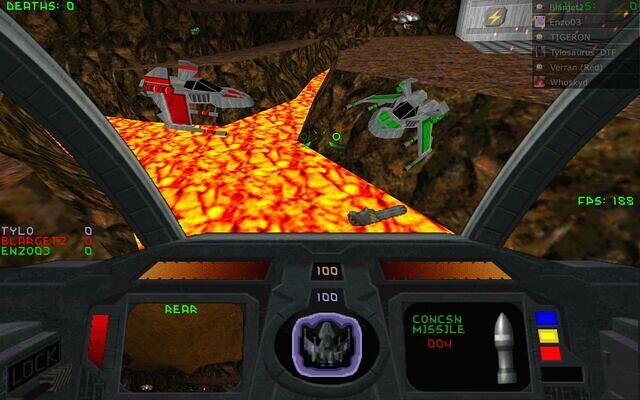The width and height of the screenshot is (640, 400).
Task: Click the yellow key indicator light
Action: coord(546,336)
